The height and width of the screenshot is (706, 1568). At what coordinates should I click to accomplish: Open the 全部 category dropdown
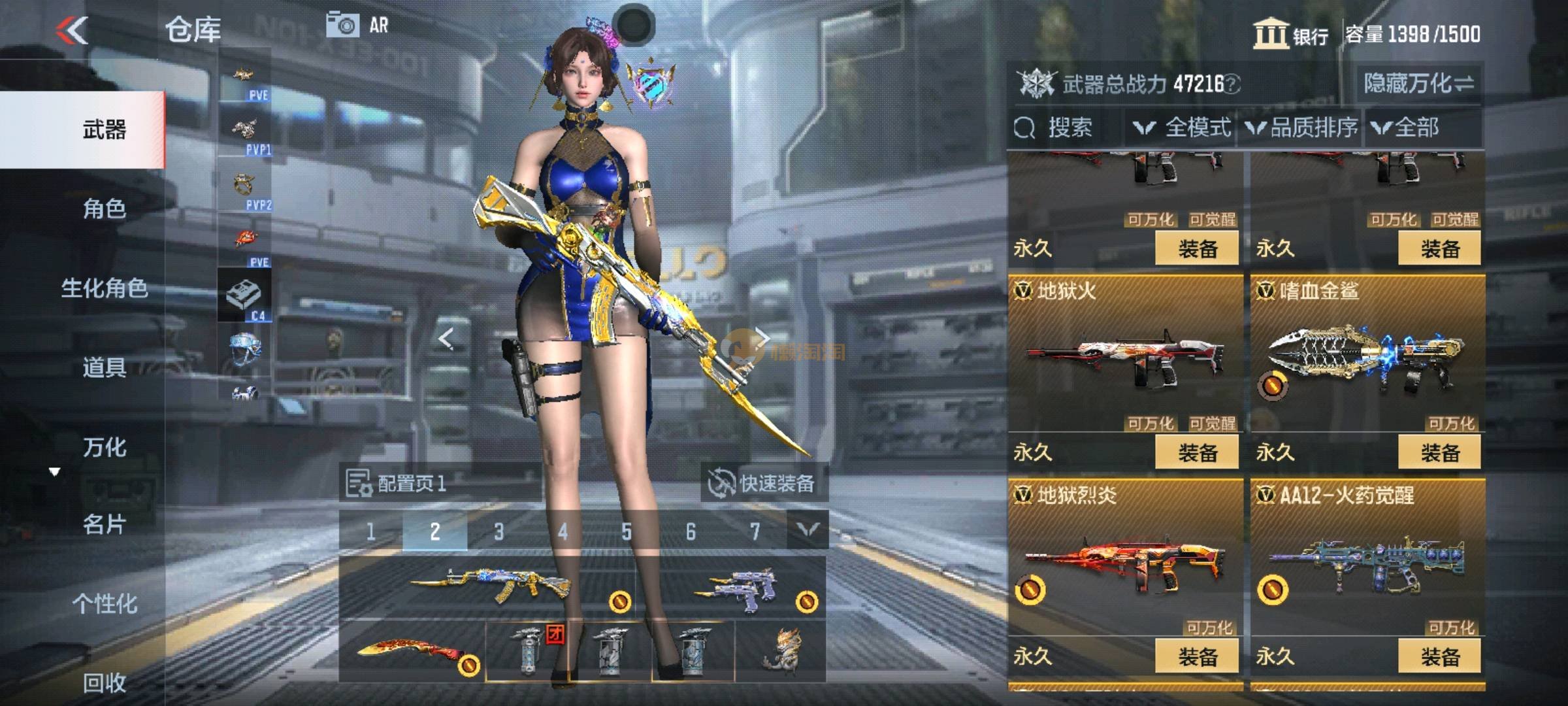pyautogui.click(x=1405, y=127)
